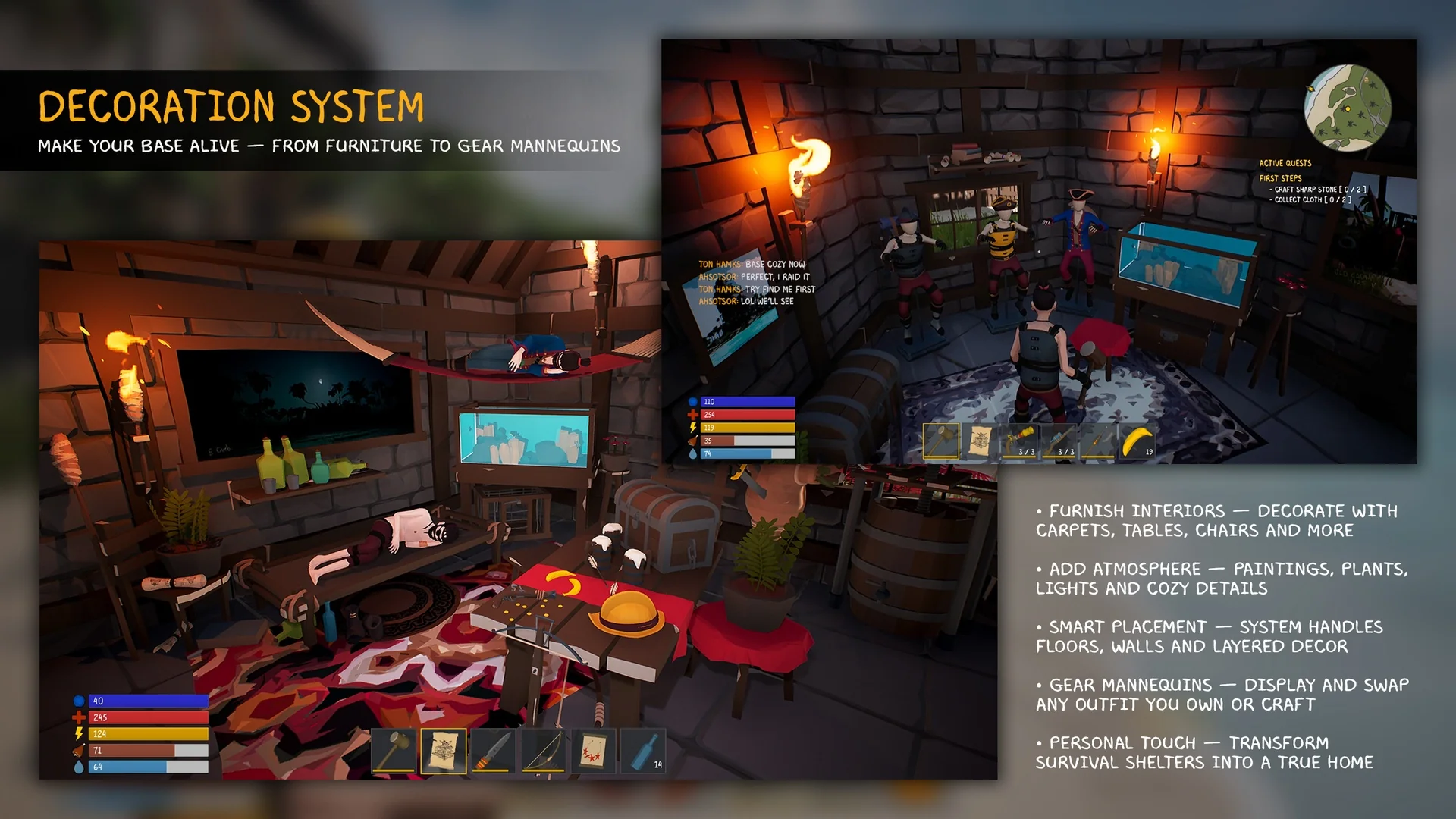Viewport: 1456px width, 819px height.
Task: Equip the bow from the hotbar
Action: tap(544, 752)
